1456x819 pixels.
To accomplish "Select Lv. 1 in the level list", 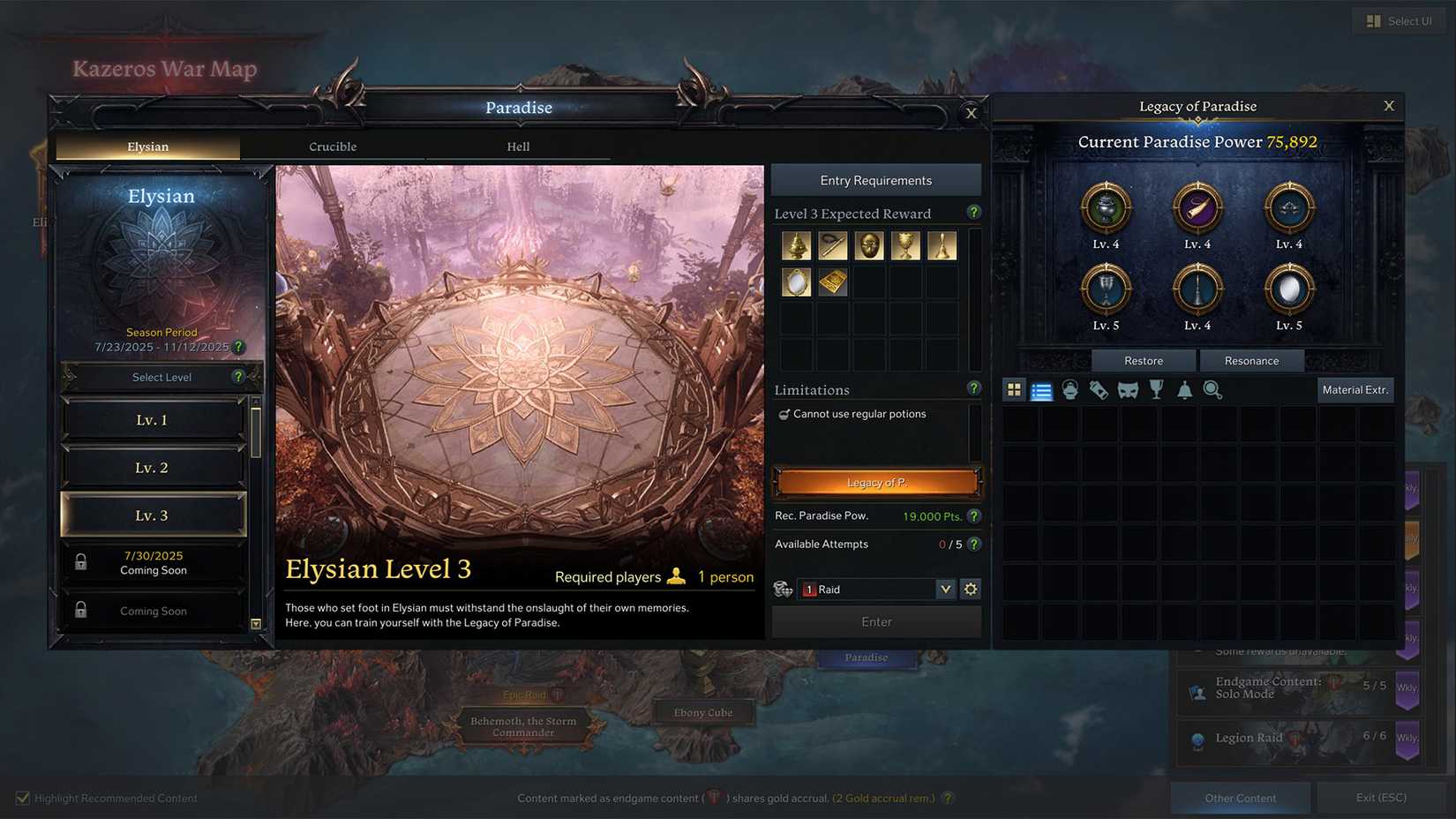I will click(x=152, y=419).
